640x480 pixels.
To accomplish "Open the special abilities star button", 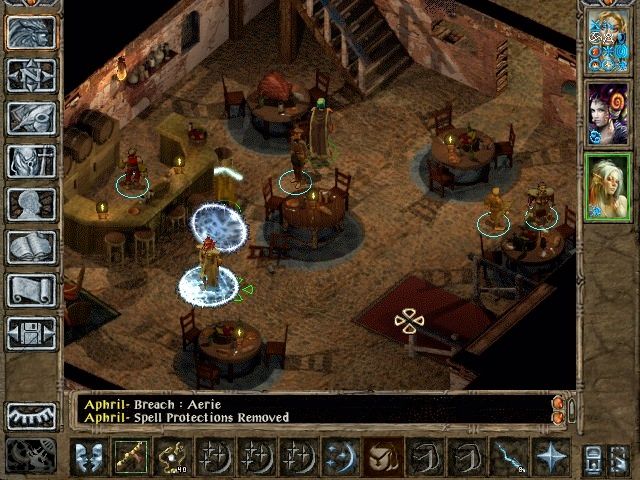I will click(550, 458).
